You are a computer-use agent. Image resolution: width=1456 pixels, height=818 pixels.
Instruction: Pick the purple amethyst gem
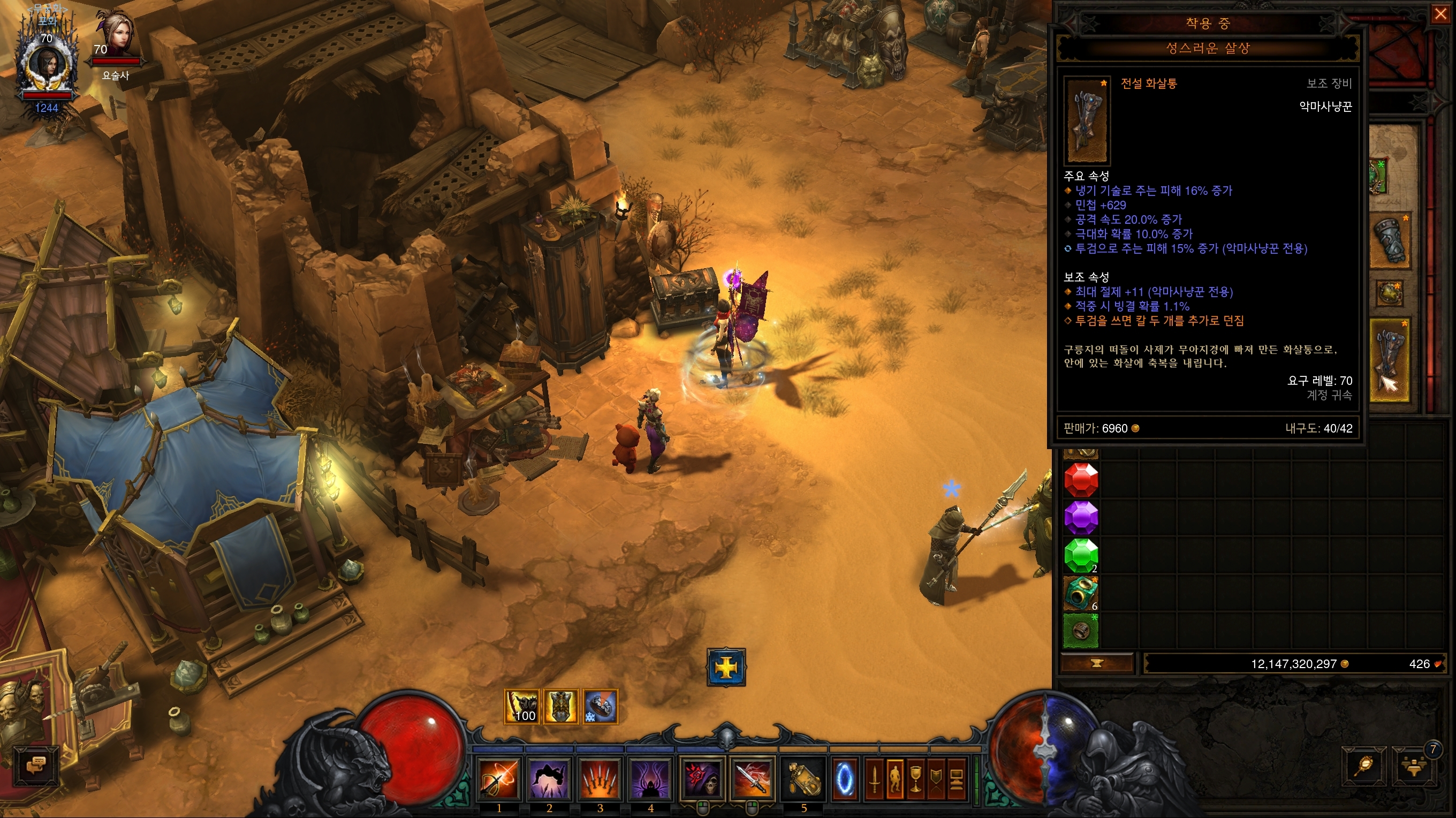click(1081, 517)
